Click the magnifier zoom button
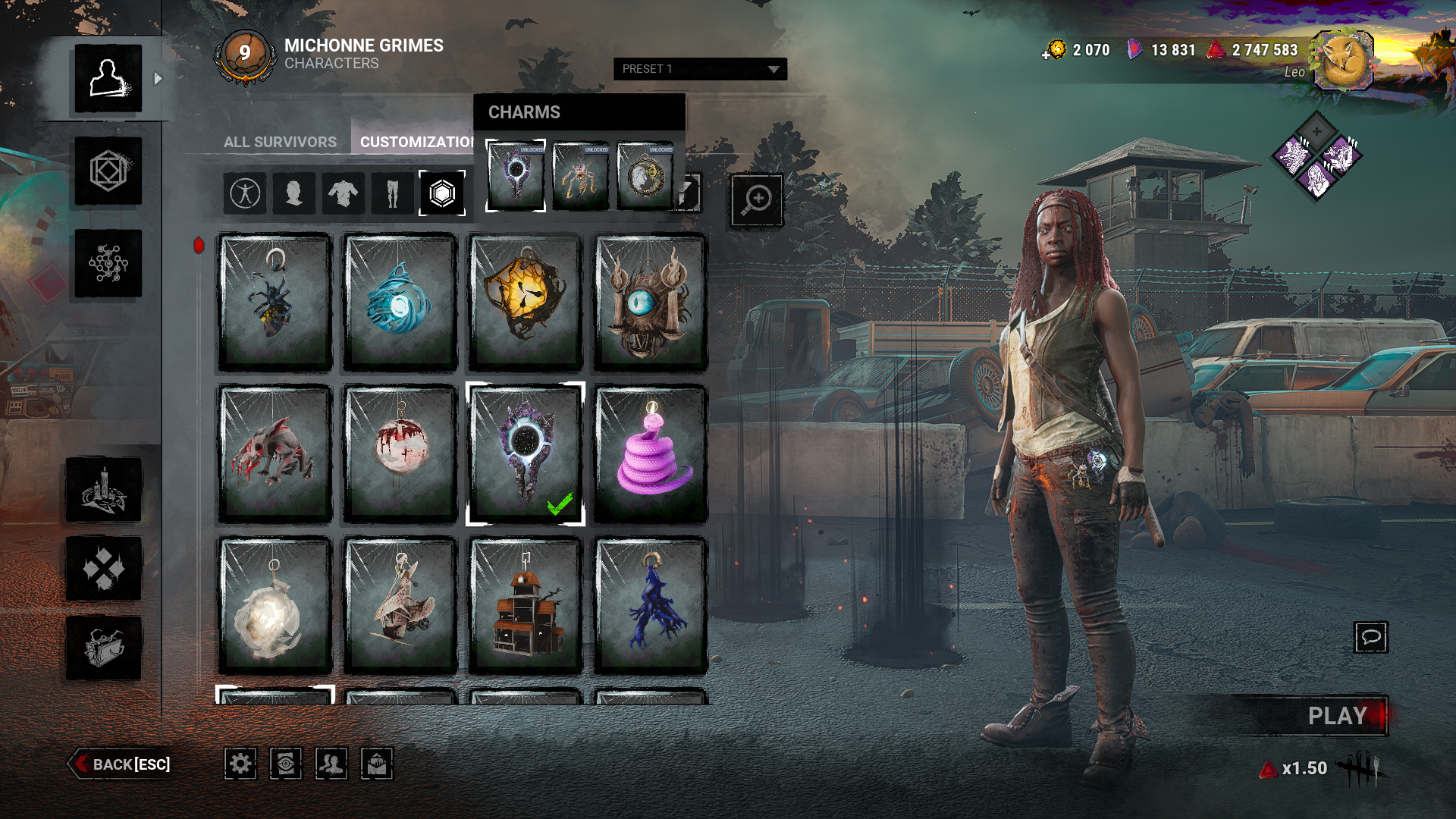The height and width of the screenshot is (819, 1456). click(756, 200)
